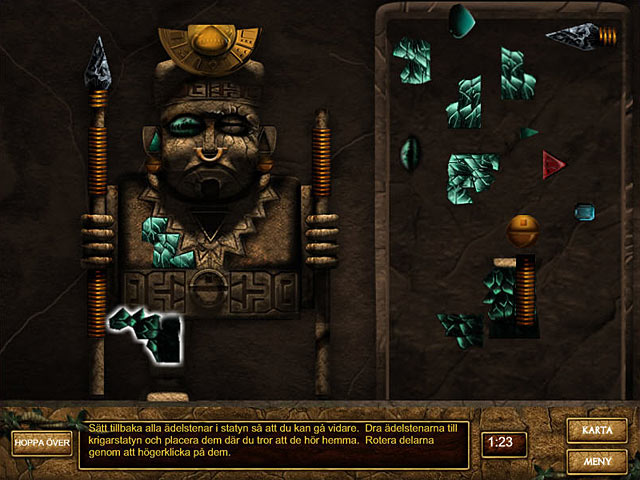Screen dimensions: 640x480
Task: Grab the stone spearhead piece in tray
Action: 574,36
